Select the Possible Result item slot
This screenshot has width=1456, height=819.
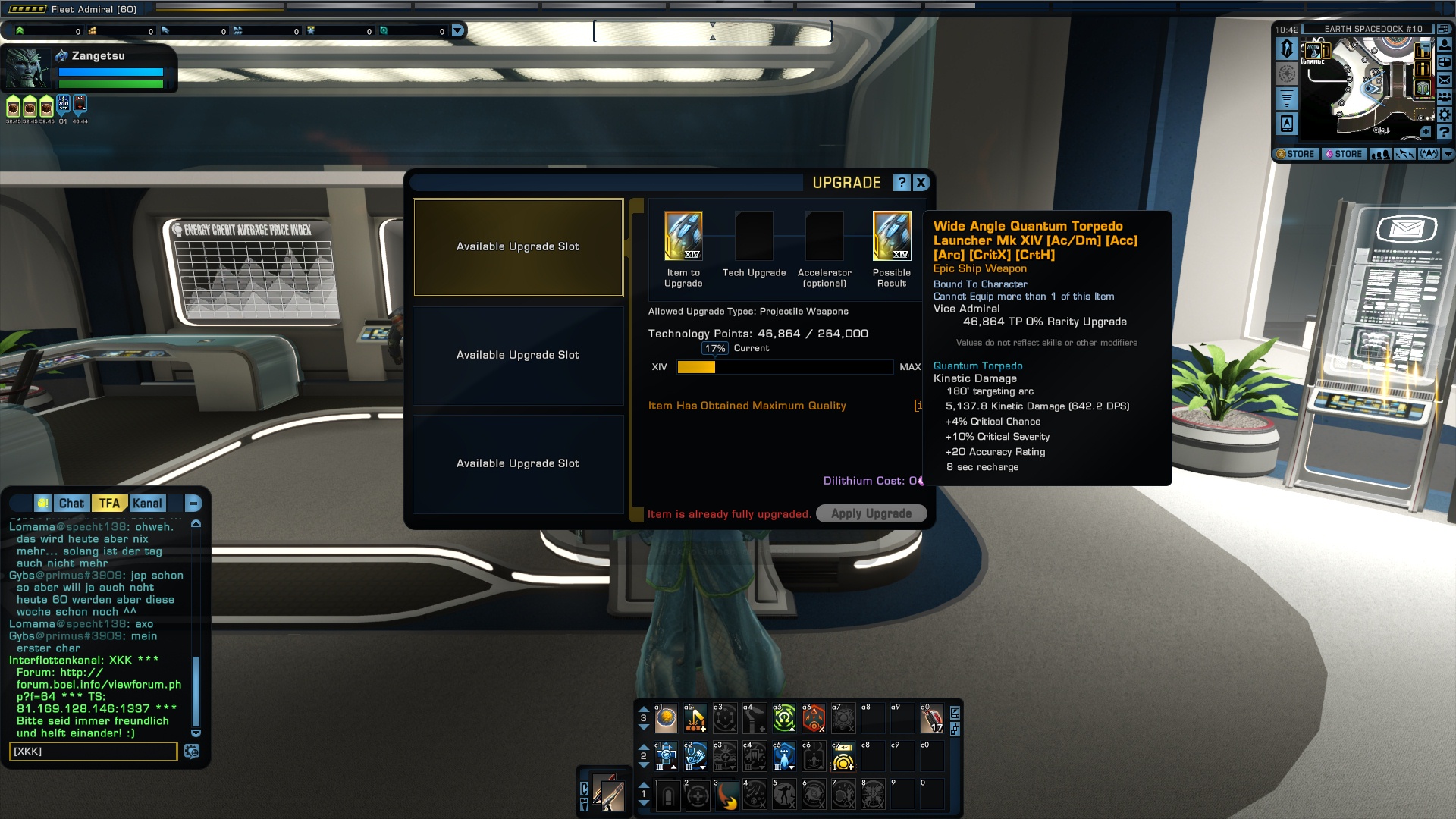[x=892, y=236]
